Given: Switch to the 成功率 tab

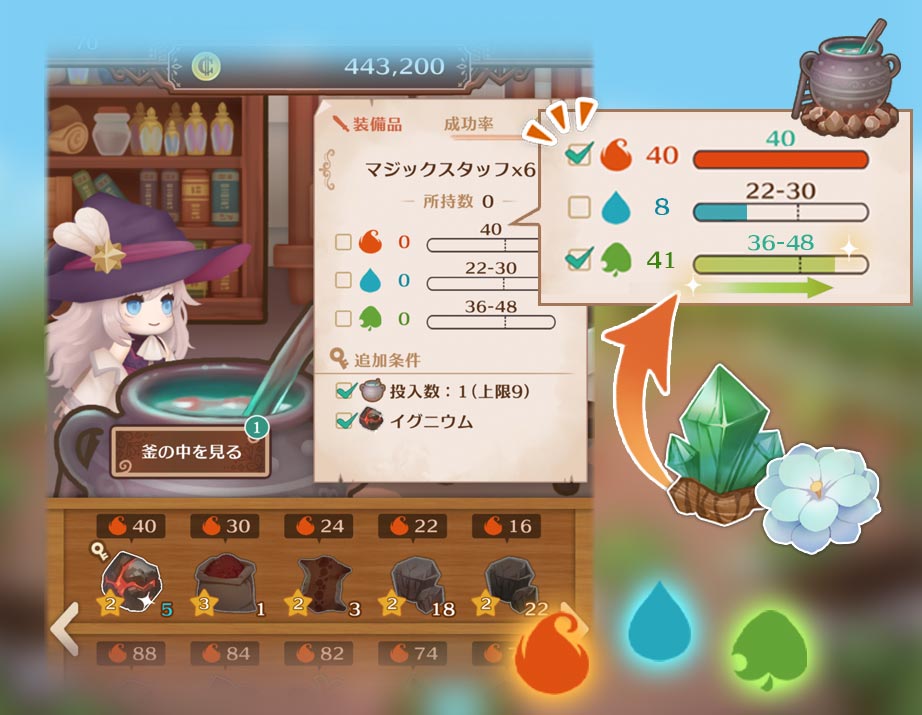Looking at the screenshot, I should point(469,125).
